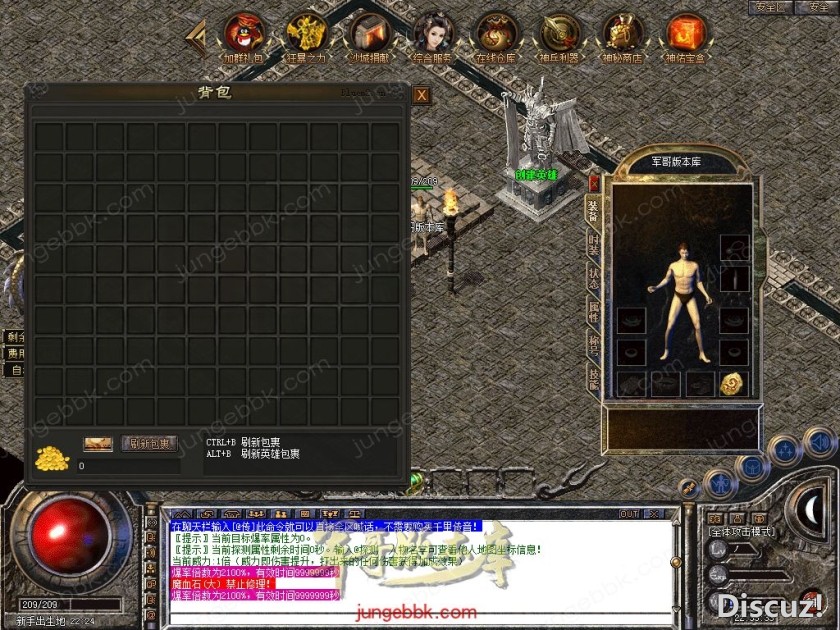Open the 狂暴之力 golden dragon icon
The width and height of the screenshot is (840, 630).
306,33
